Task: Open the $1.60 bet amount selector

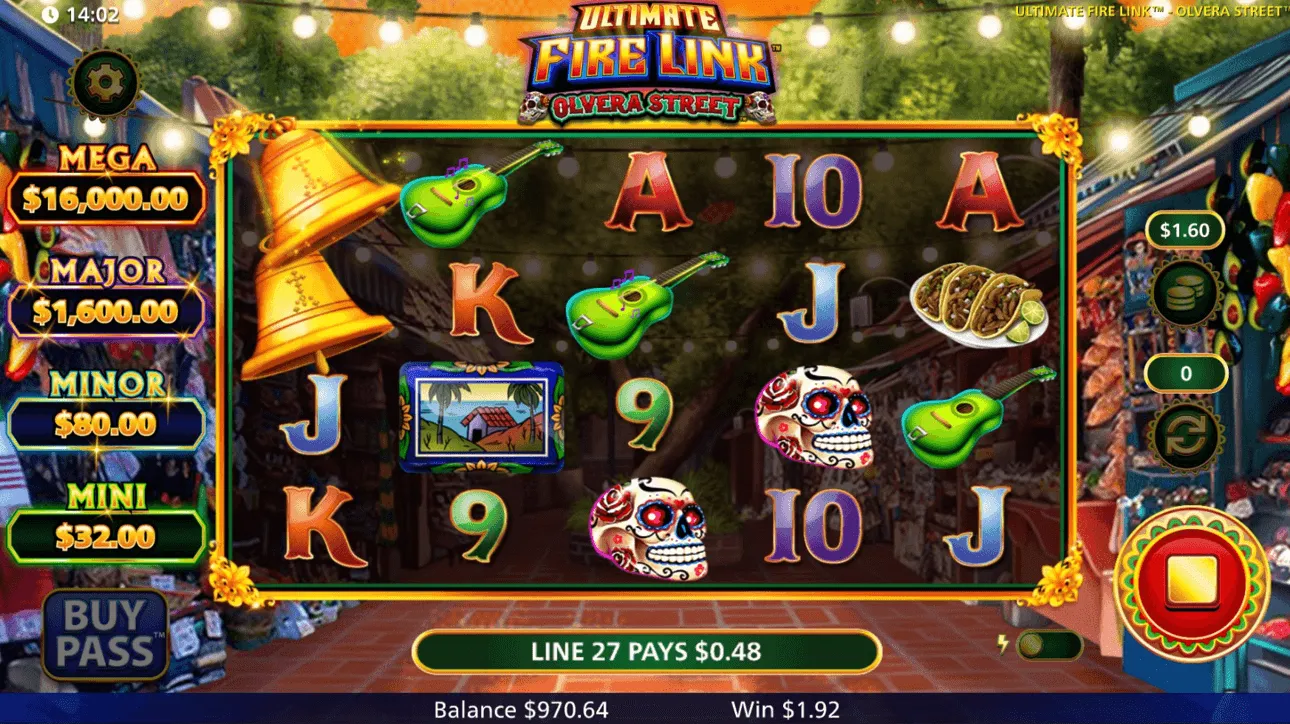Action: point(1185,230)
